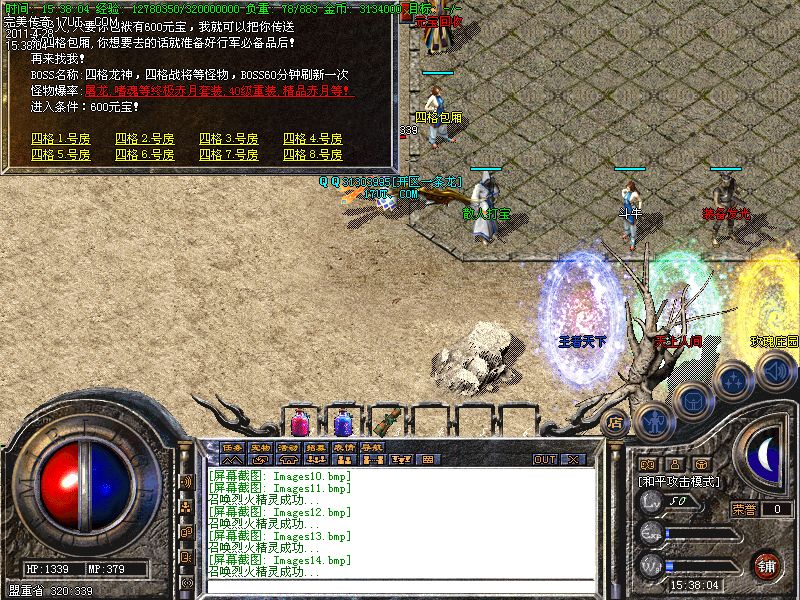Switch to the 活动 events tab

tap(288, 447)
